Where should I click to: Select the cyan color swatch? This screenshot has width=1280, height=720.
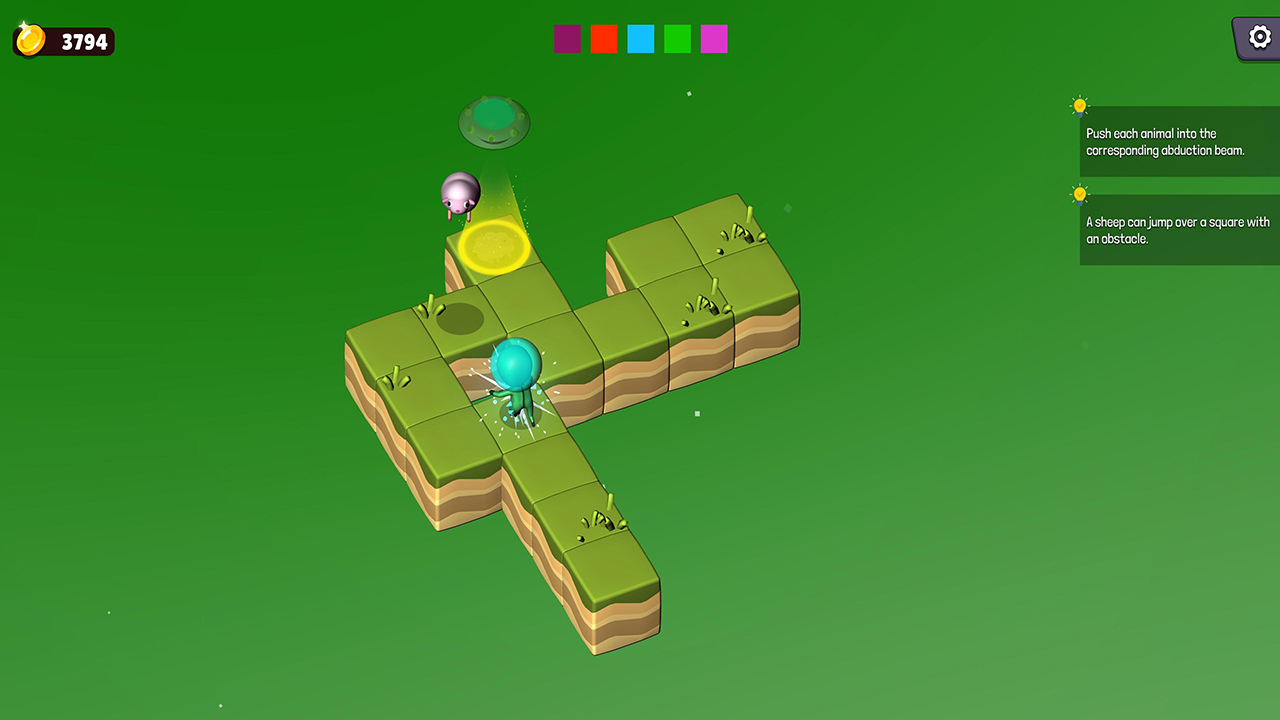pos(640,39)
